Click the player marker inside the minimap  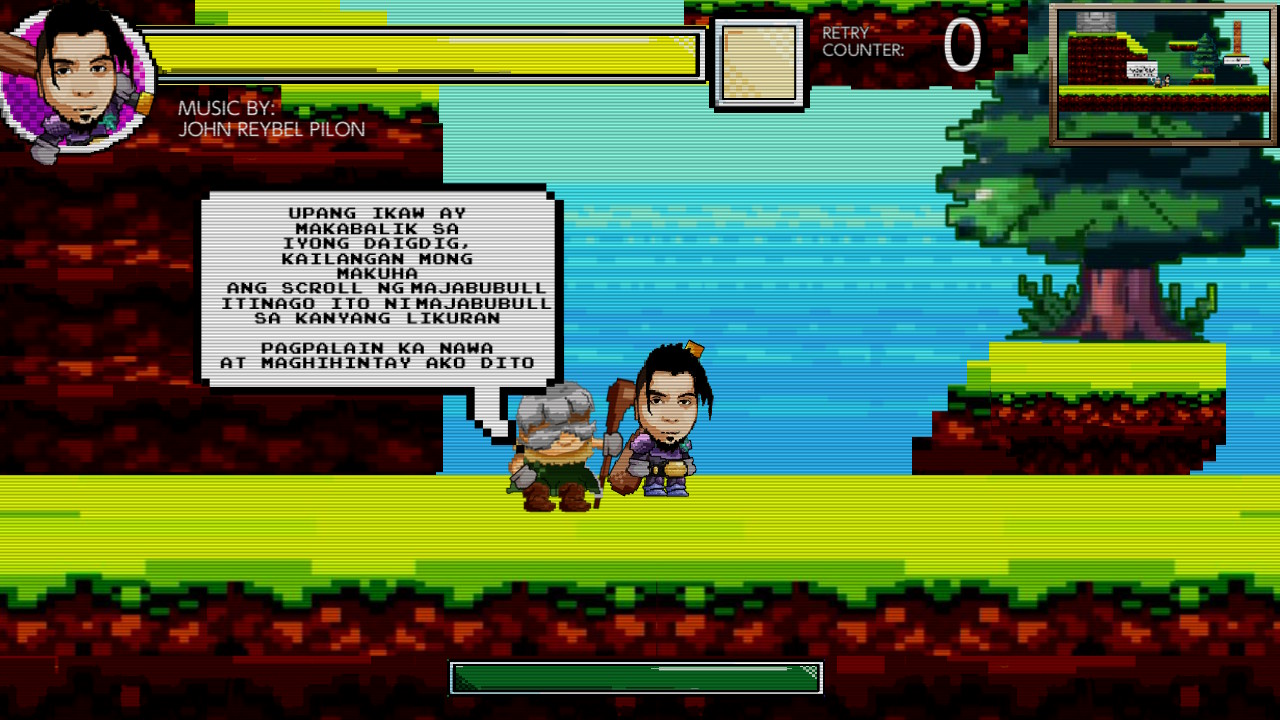(x=1167, y=81)
